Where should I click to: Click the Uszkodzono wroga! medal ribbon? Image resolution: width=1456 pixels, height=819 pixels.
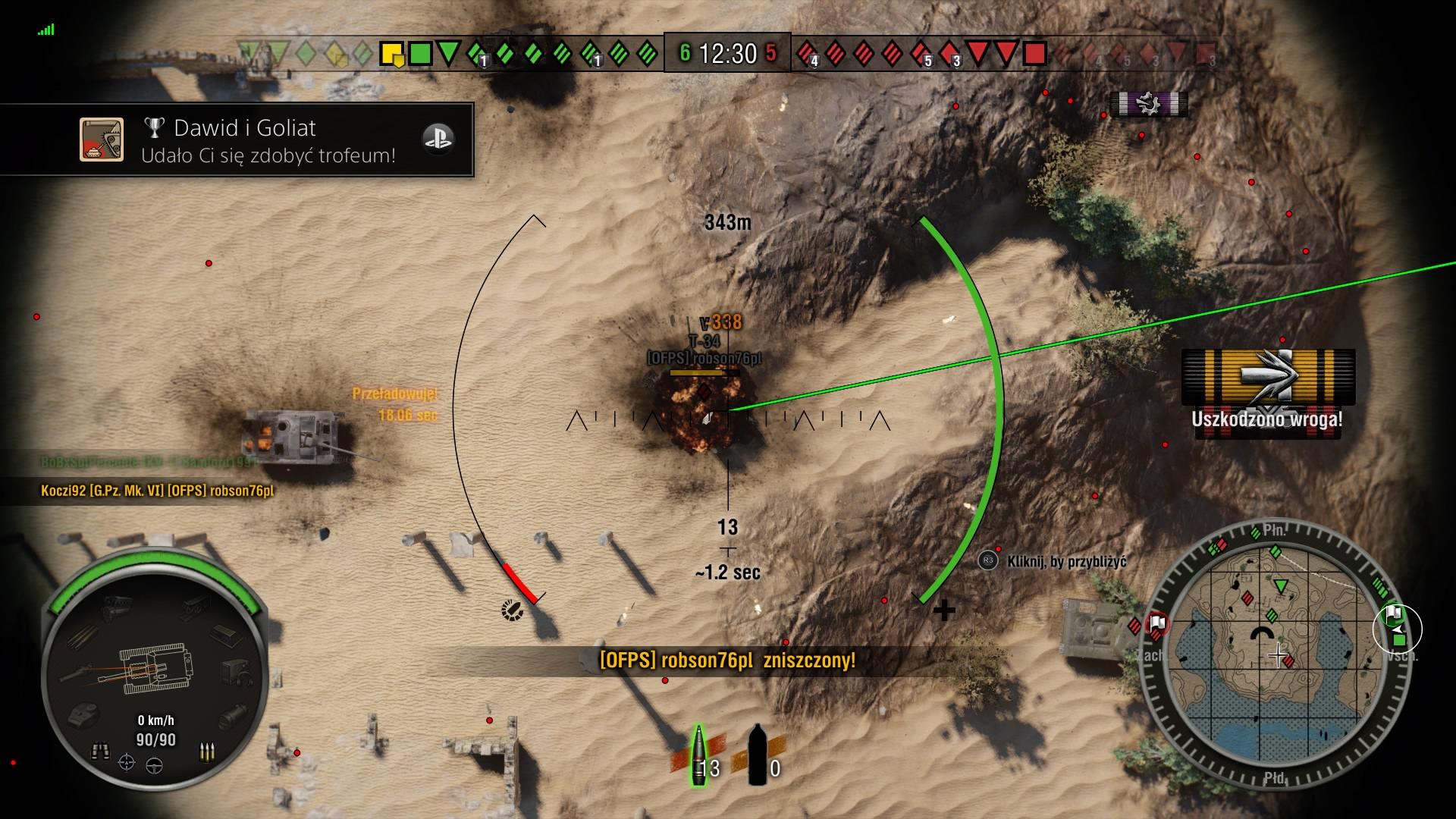pyautogui.click(x=1268, y=377)
